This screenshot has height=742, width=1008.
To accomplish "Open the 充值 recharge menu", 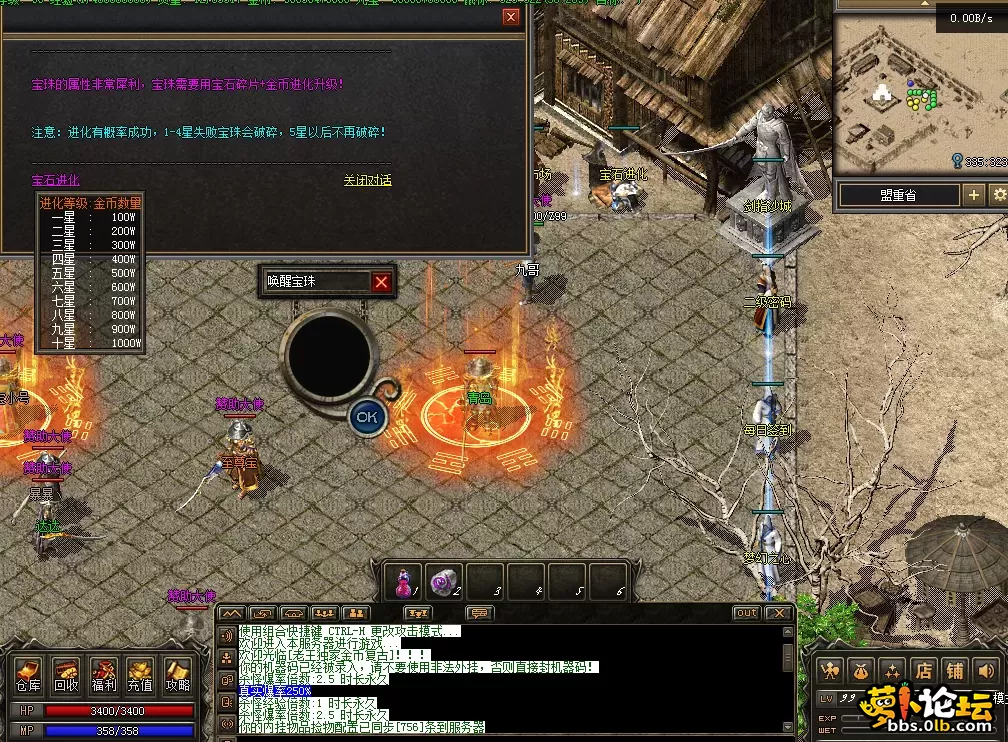I will tap(140, 674).
